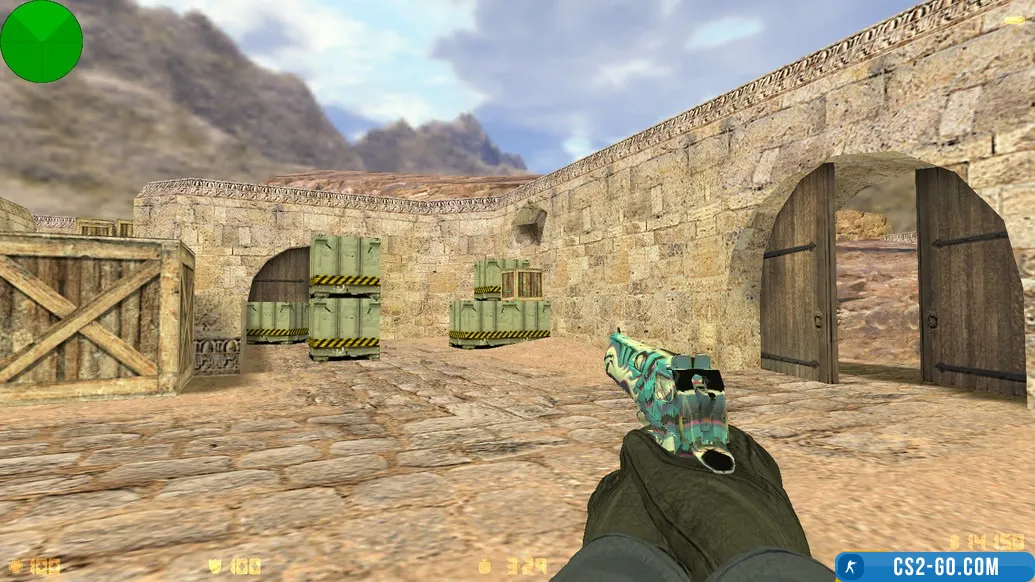Click the green circular radar
Image resolution: width=1035 pixels, height=582 pixels.
(x=41, y=41)
